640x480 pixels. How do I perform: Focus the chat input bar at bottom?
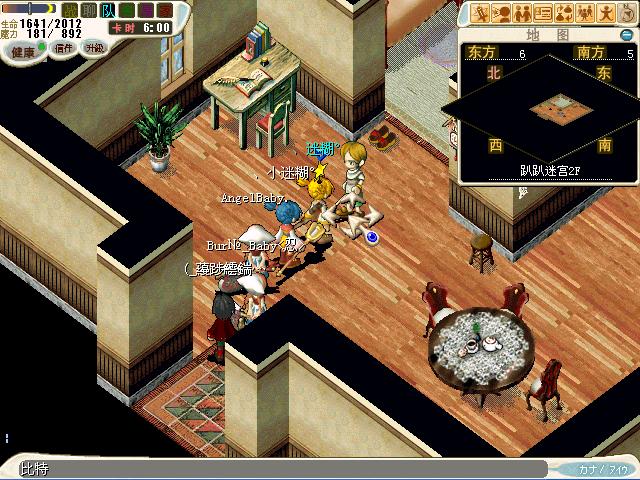point(280,469)
